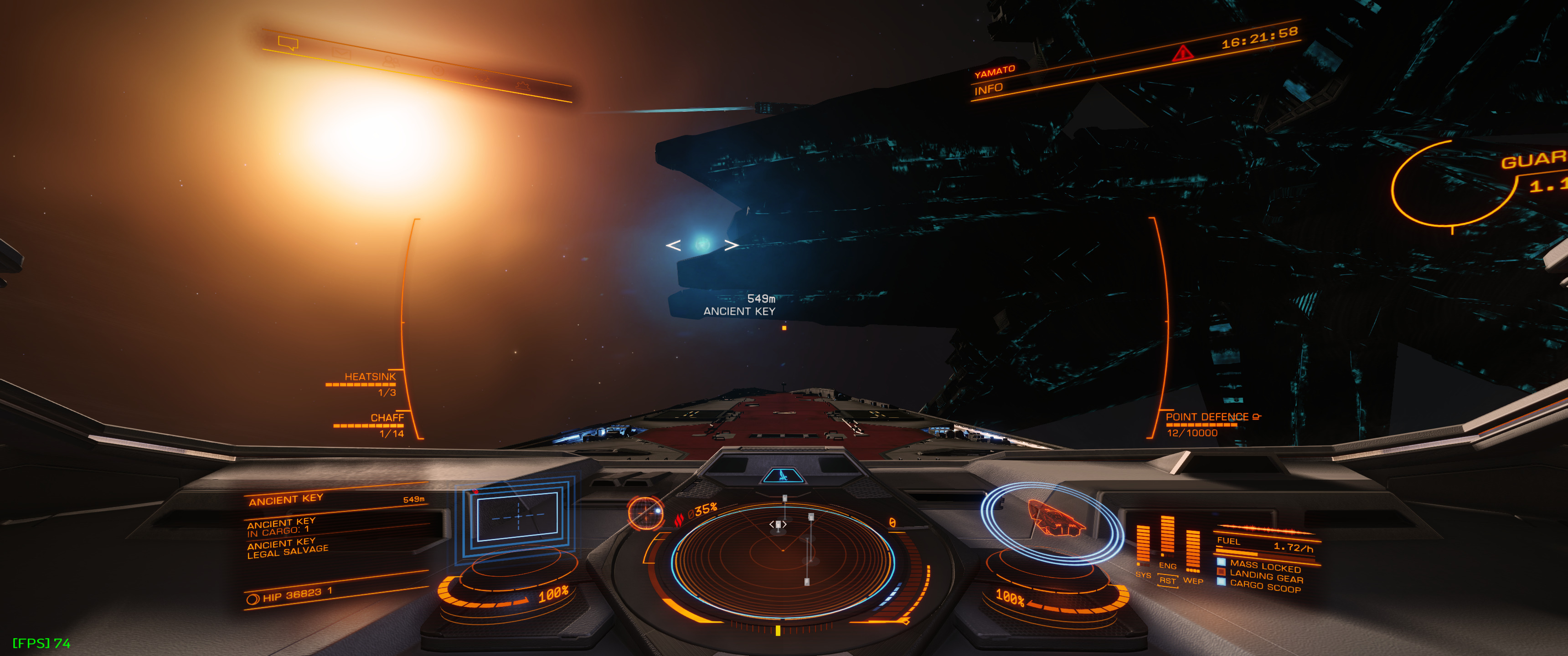Screen dimensions: 1568x656
Task: Open the chat speech-bubble comms tab
Action: coord(288,43)
